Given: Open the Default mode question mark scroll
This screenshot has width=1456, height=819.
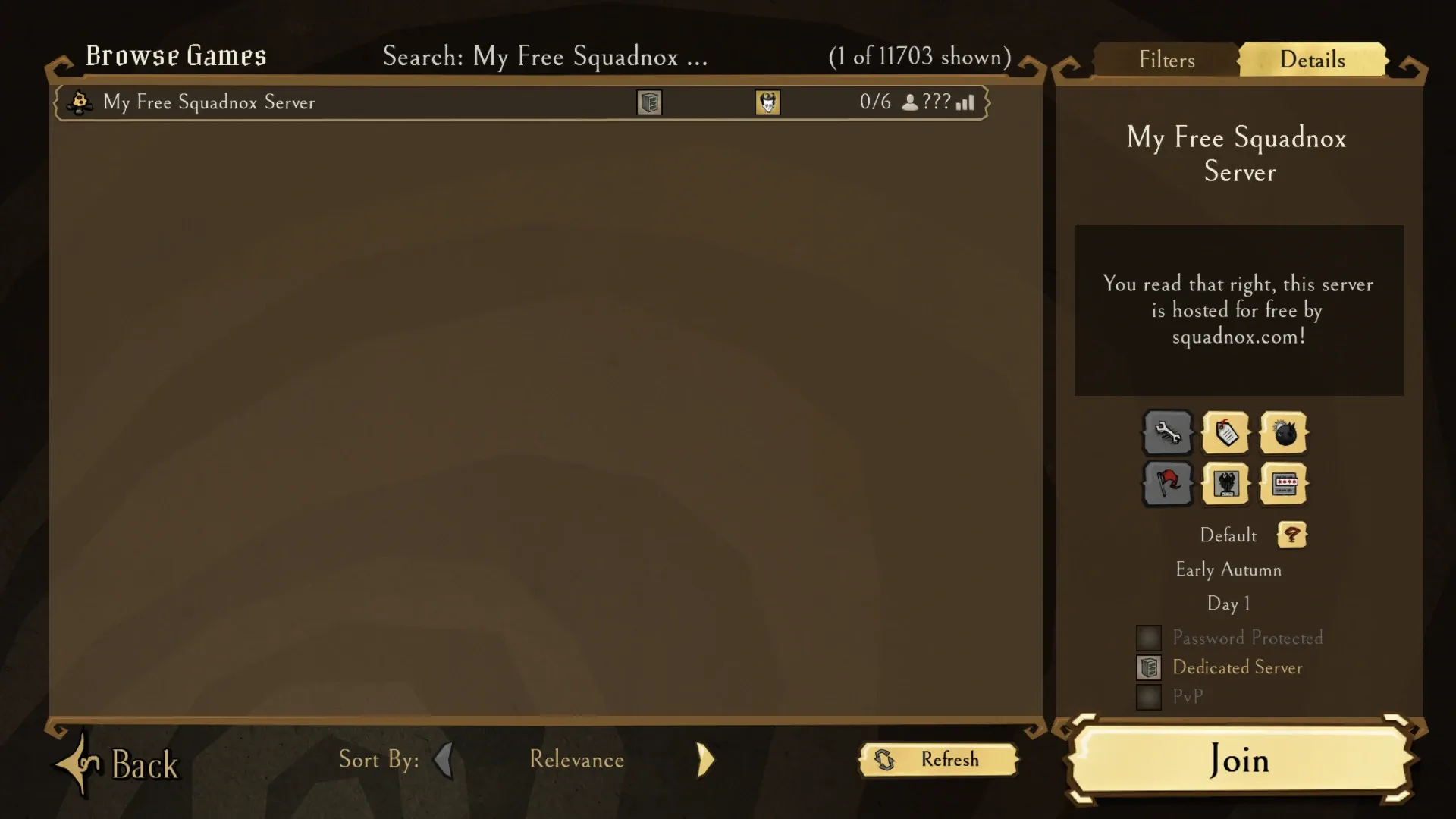Looking at the screenshot, I should [1291, 535].
